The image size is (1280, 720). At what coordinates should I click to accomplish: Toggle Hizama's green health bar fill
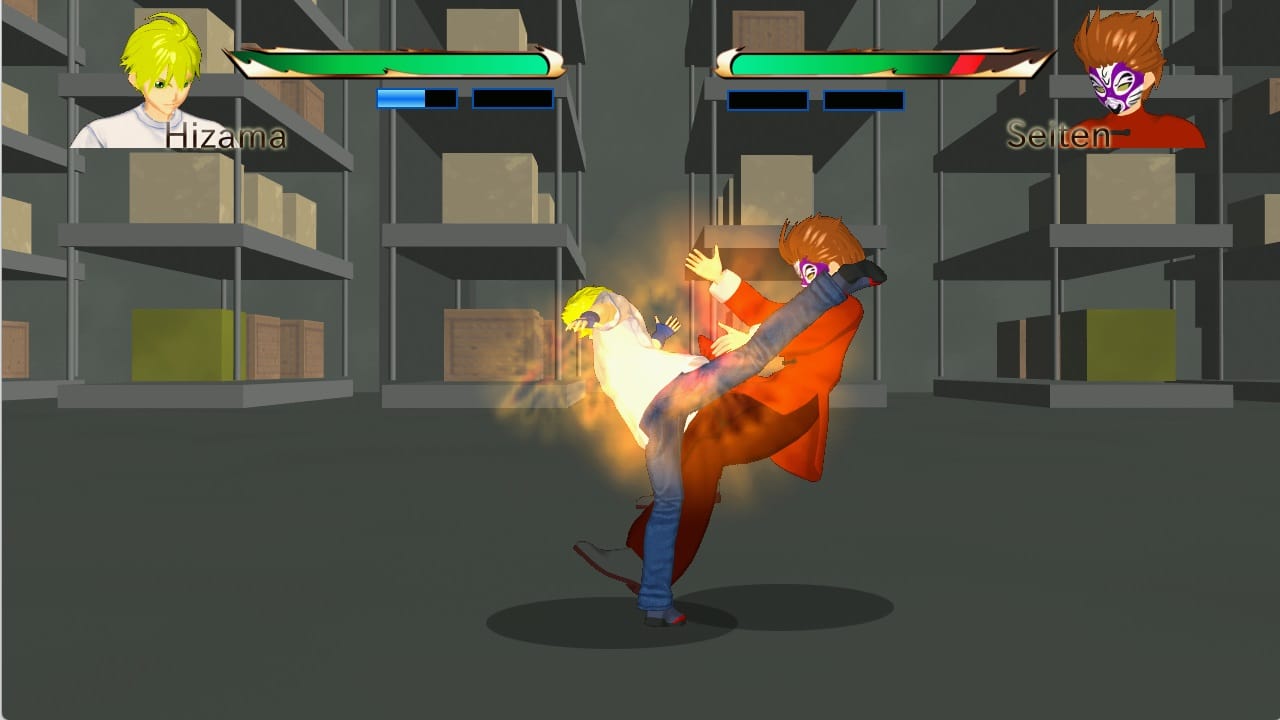[400, 60]
